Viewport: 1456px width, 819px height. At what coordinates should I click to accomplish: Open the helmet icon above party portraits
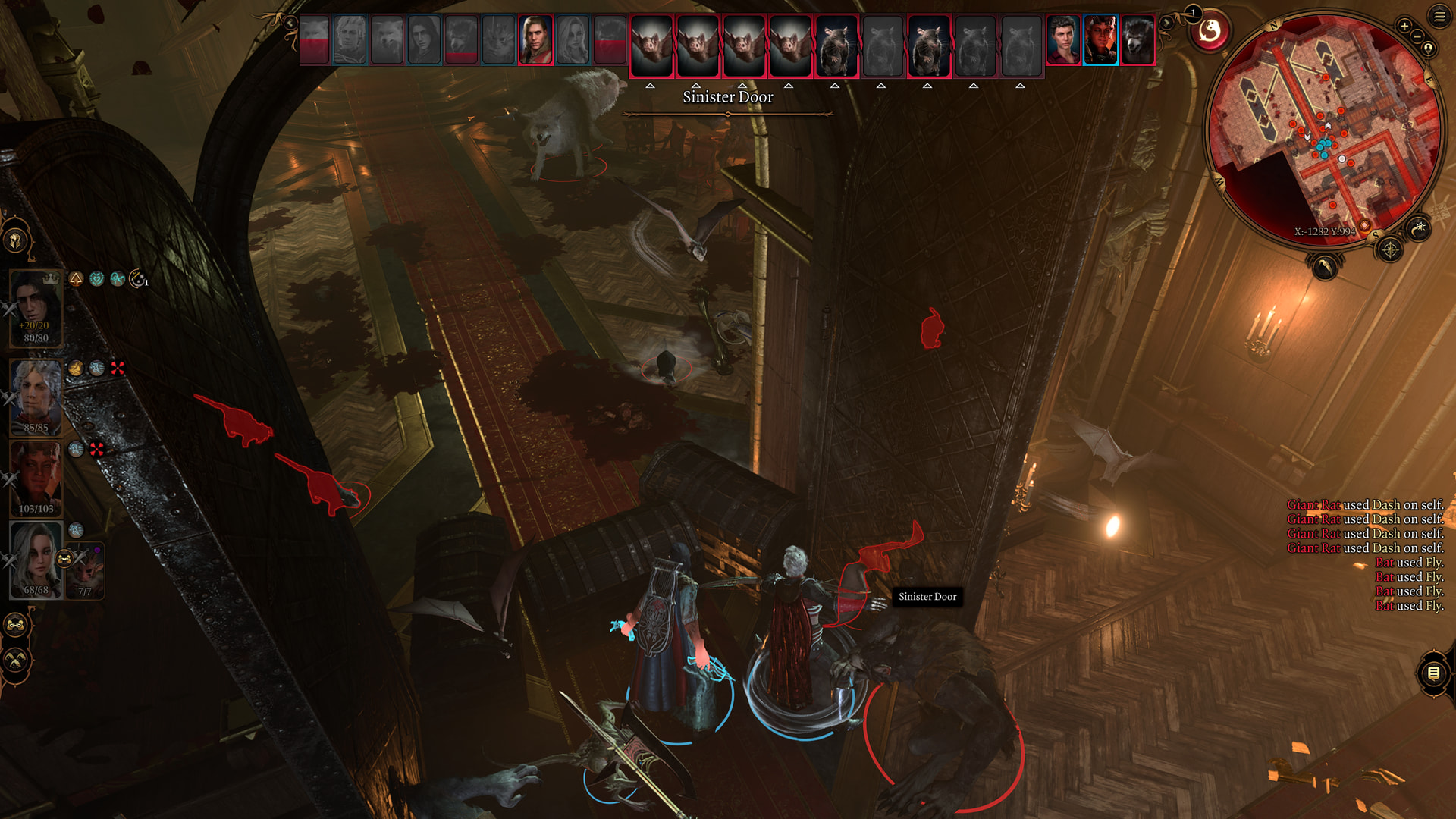pos(16,240)
